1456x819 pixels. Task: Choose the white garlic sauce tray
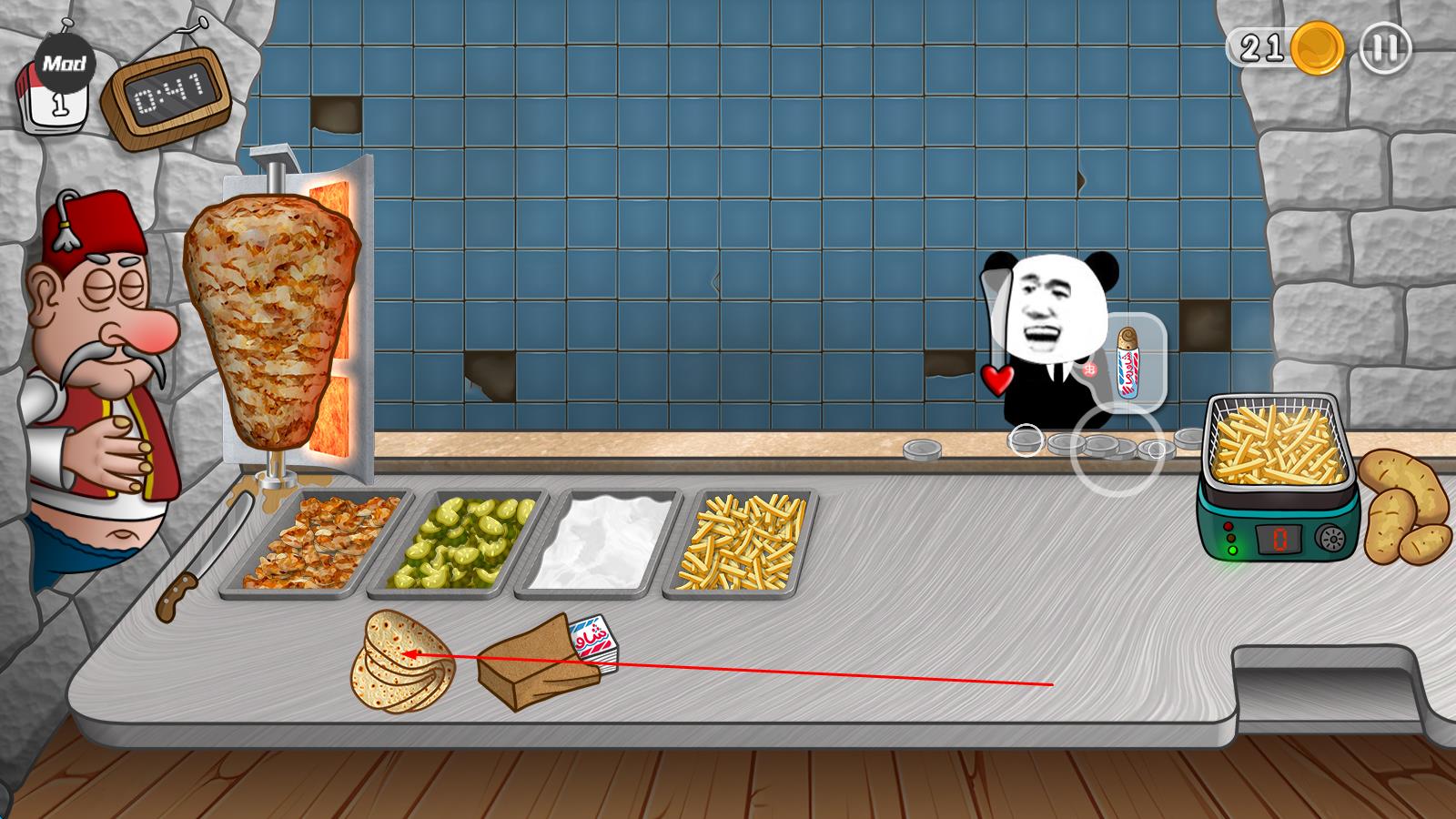pyautogui.click(x=601, y=542)
